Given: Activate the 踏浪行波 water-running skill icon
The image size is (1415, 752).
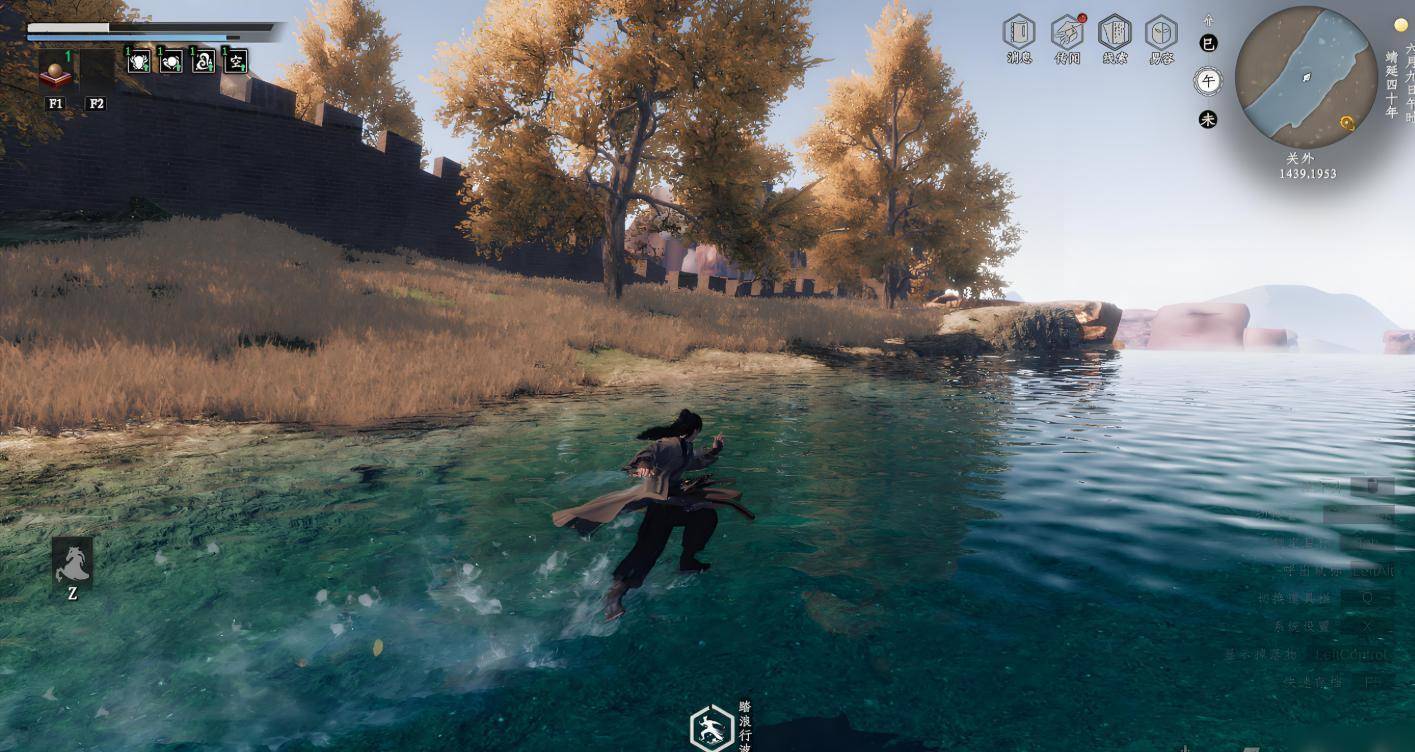Looking at the screenshot, I should pyautogui.click(x=712, y=728).
